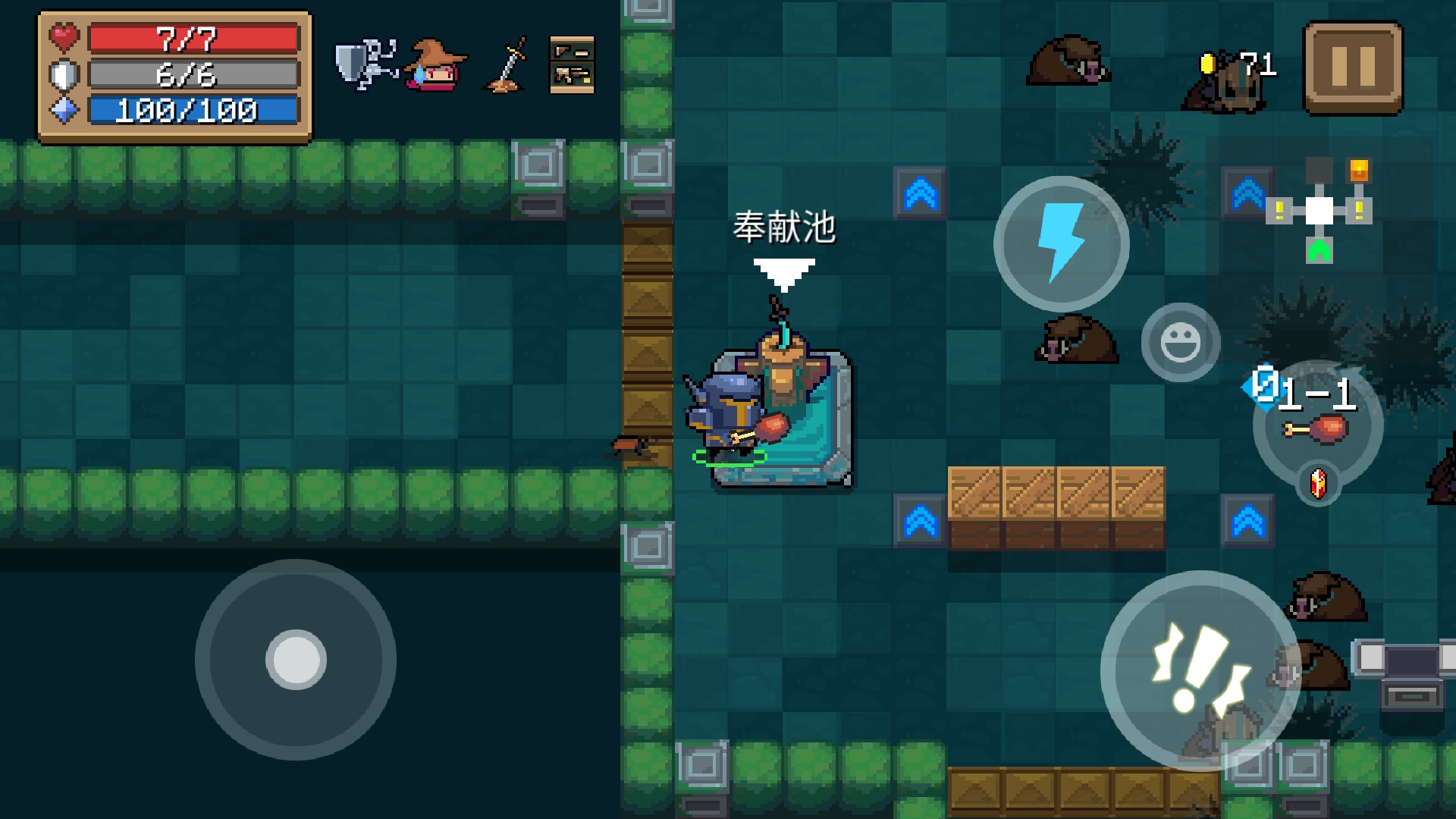Open the emoji emote button
Image resolution: width=1456 pixels, height=819 pixels.
coord(1180,342)
